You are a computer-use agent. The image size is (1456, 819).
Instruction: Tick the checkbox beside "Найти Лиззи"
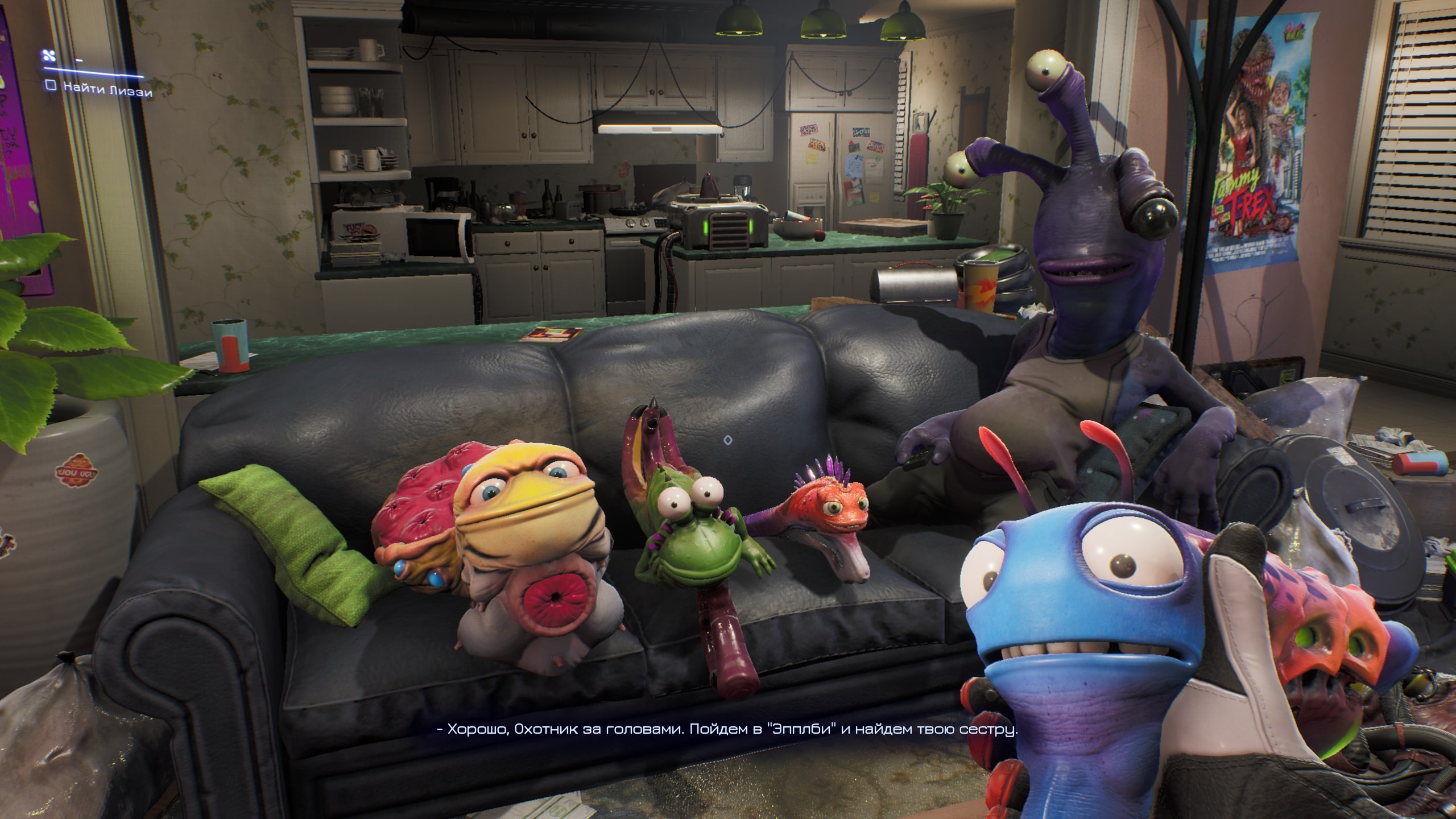51,85
